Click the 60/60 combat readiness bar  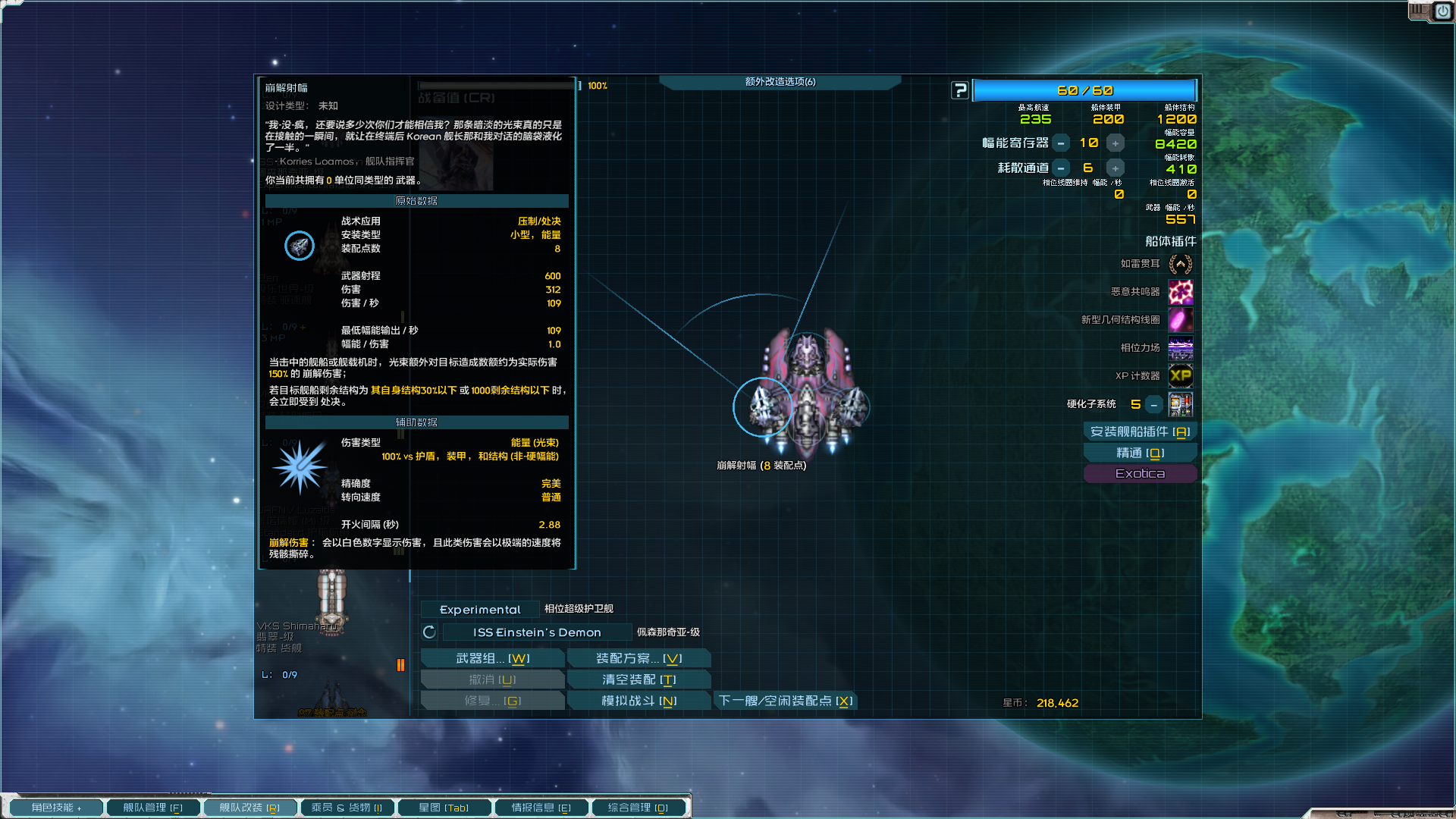[x=1084, y=89]
